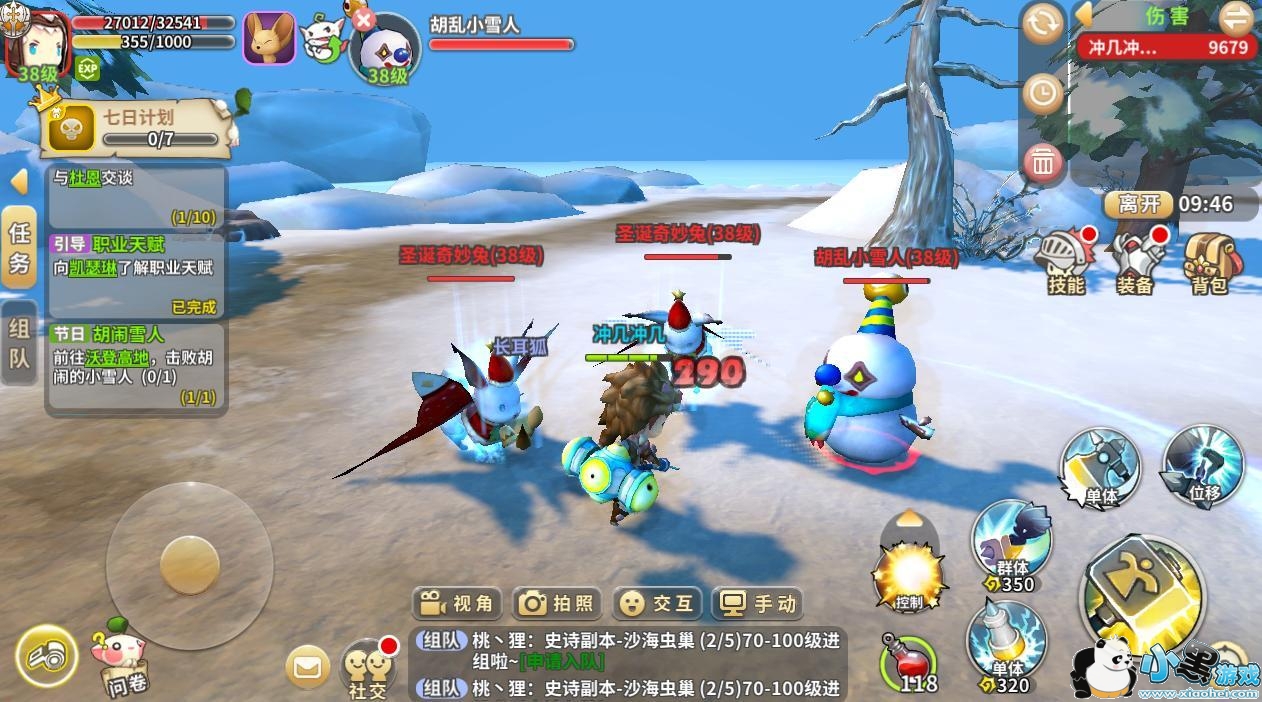Select the 组队 team tab
The height and width of the screenshot is (702, 1262).
tap(19, 343)
